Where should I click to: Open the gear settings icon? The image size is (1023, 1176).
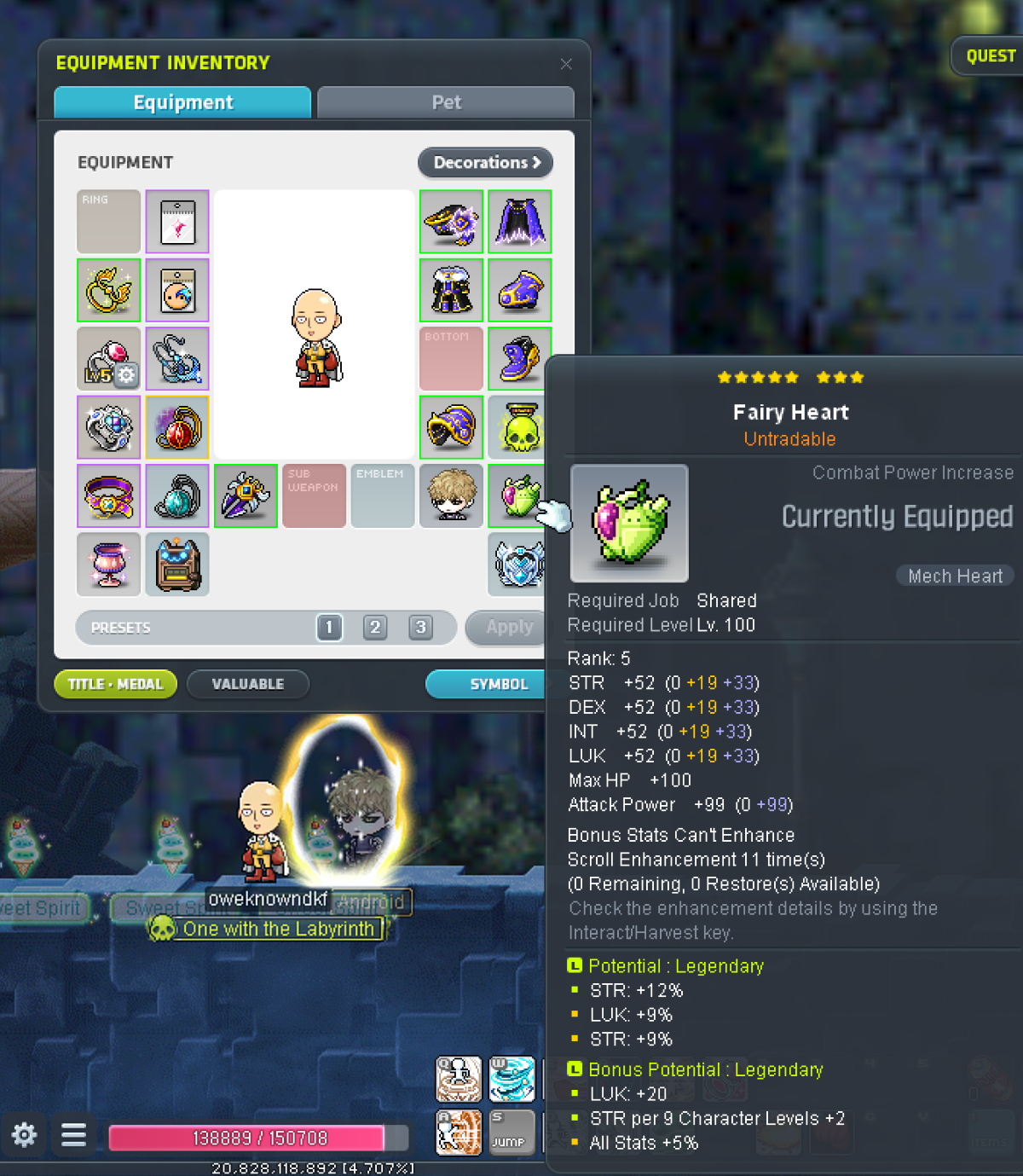[24, 1135]
